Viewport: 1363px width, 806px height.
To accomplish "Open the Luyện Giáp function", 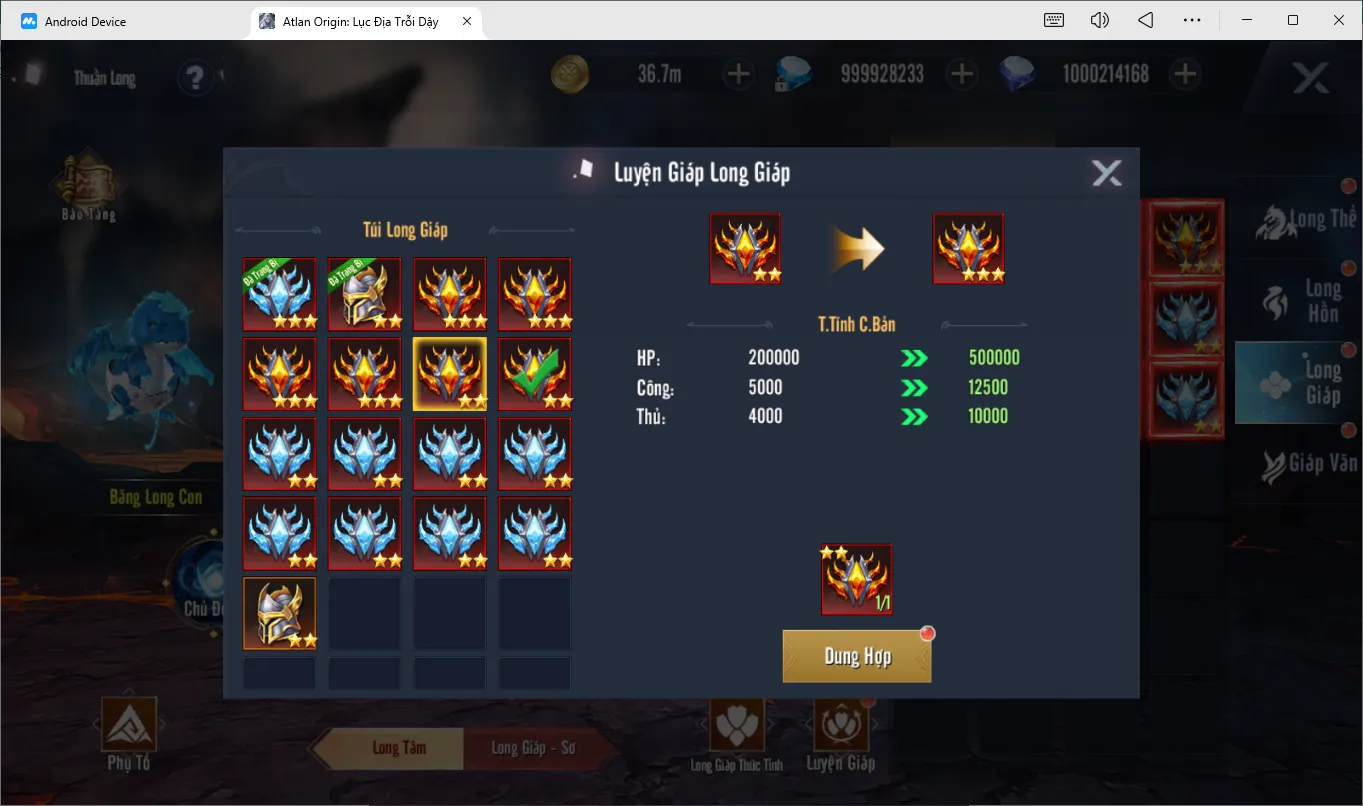I will (840, 735).
